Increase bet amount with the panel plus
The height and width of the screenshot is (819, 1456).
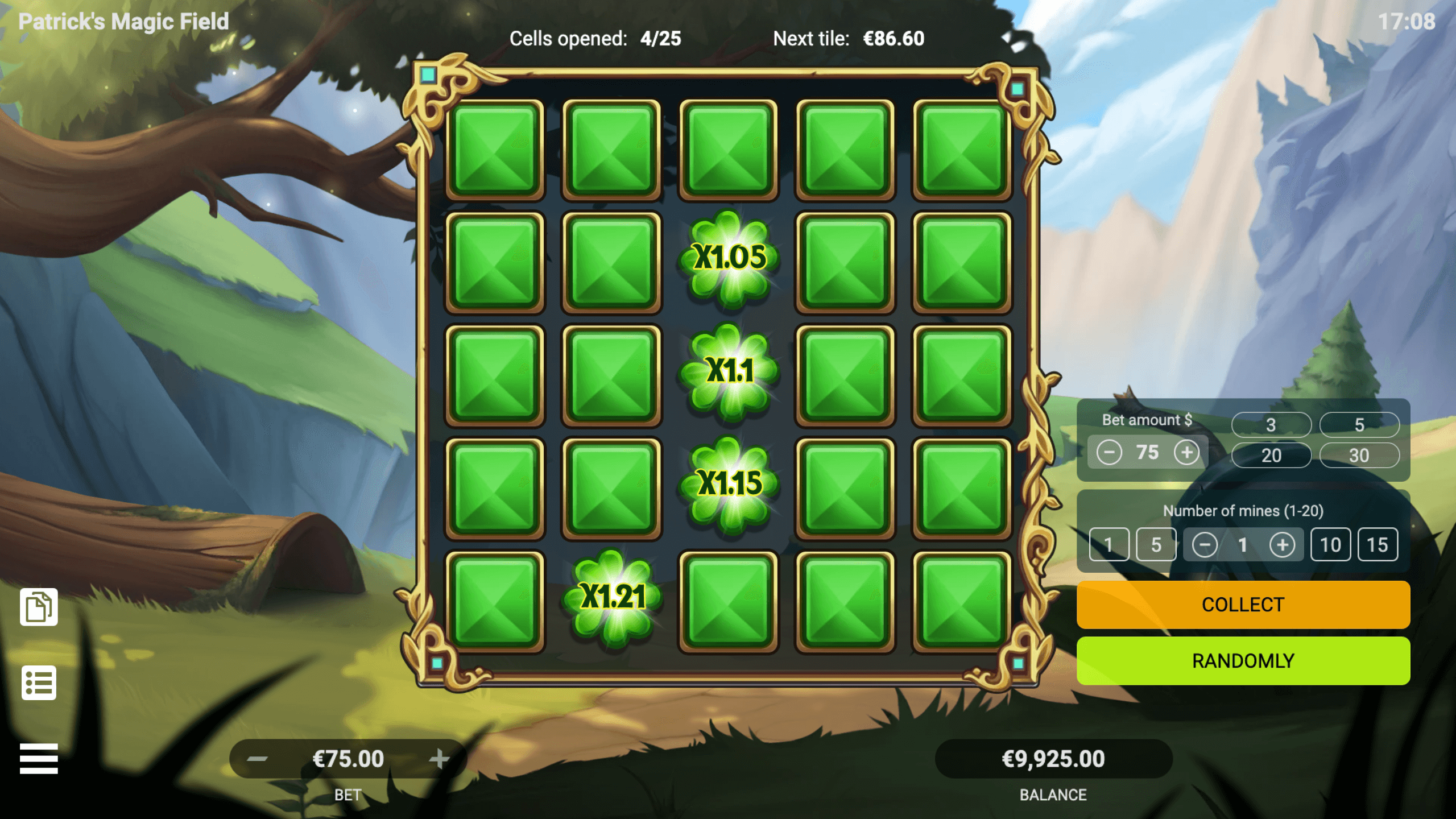click(1187, 453)
